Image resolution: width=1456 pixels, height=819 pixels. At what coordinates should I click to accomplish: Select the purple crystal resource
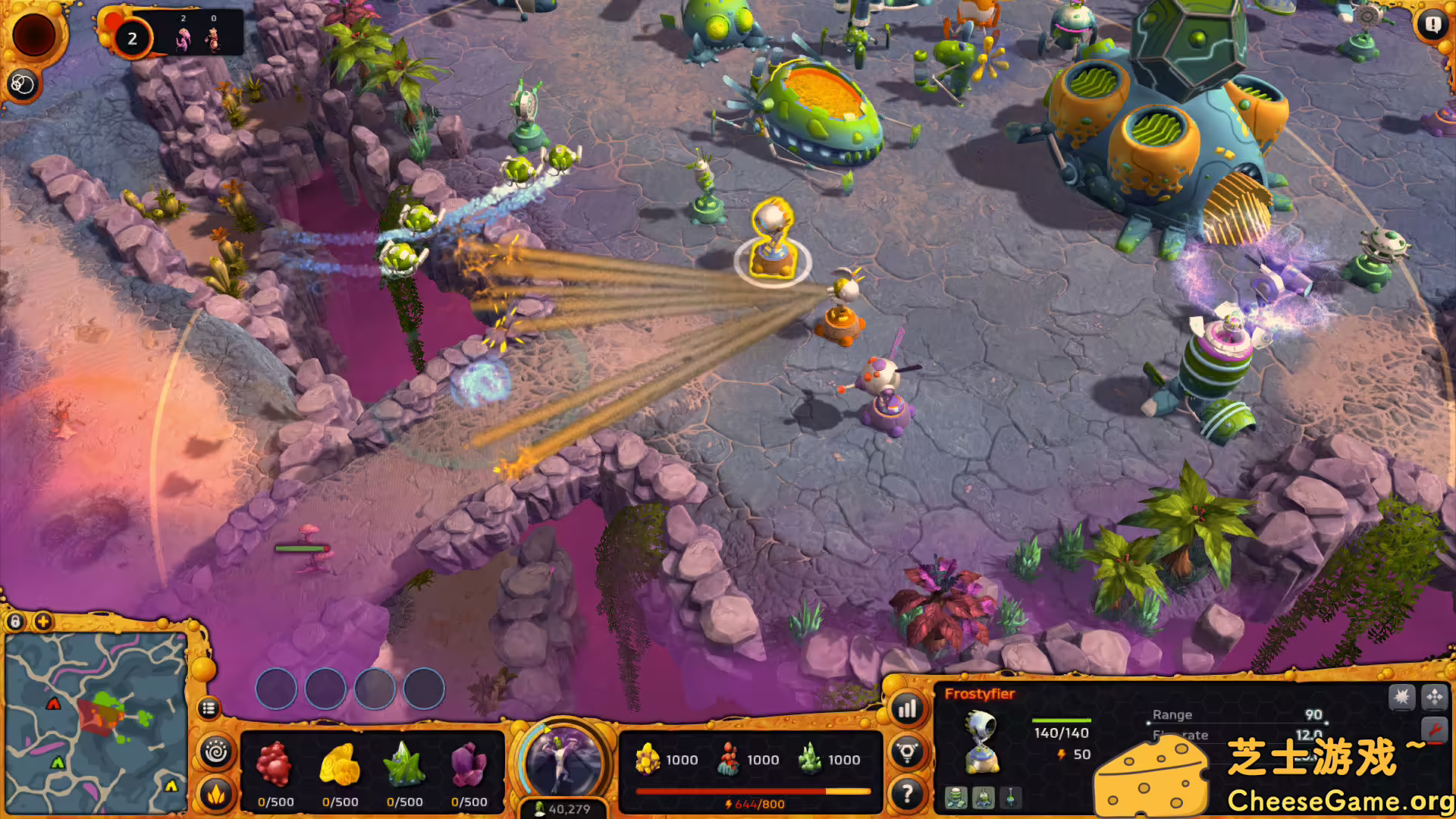pos(469,764)
